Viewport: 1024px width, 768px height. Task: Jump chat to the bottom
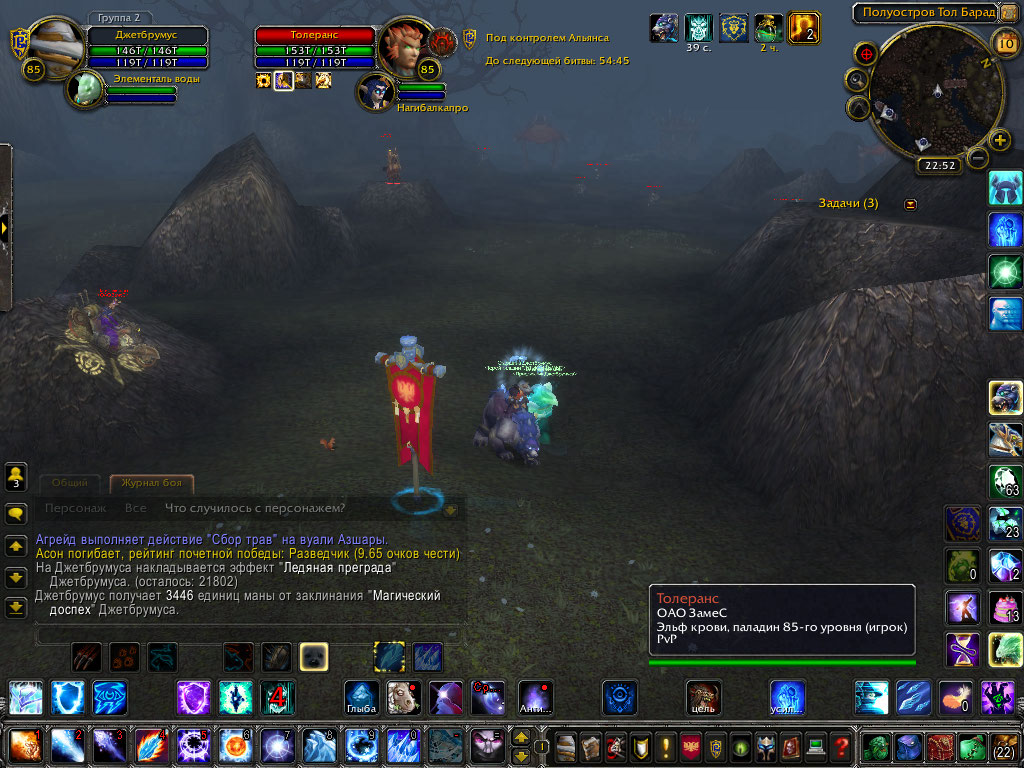pyautogui.click(x=16, y=606)
